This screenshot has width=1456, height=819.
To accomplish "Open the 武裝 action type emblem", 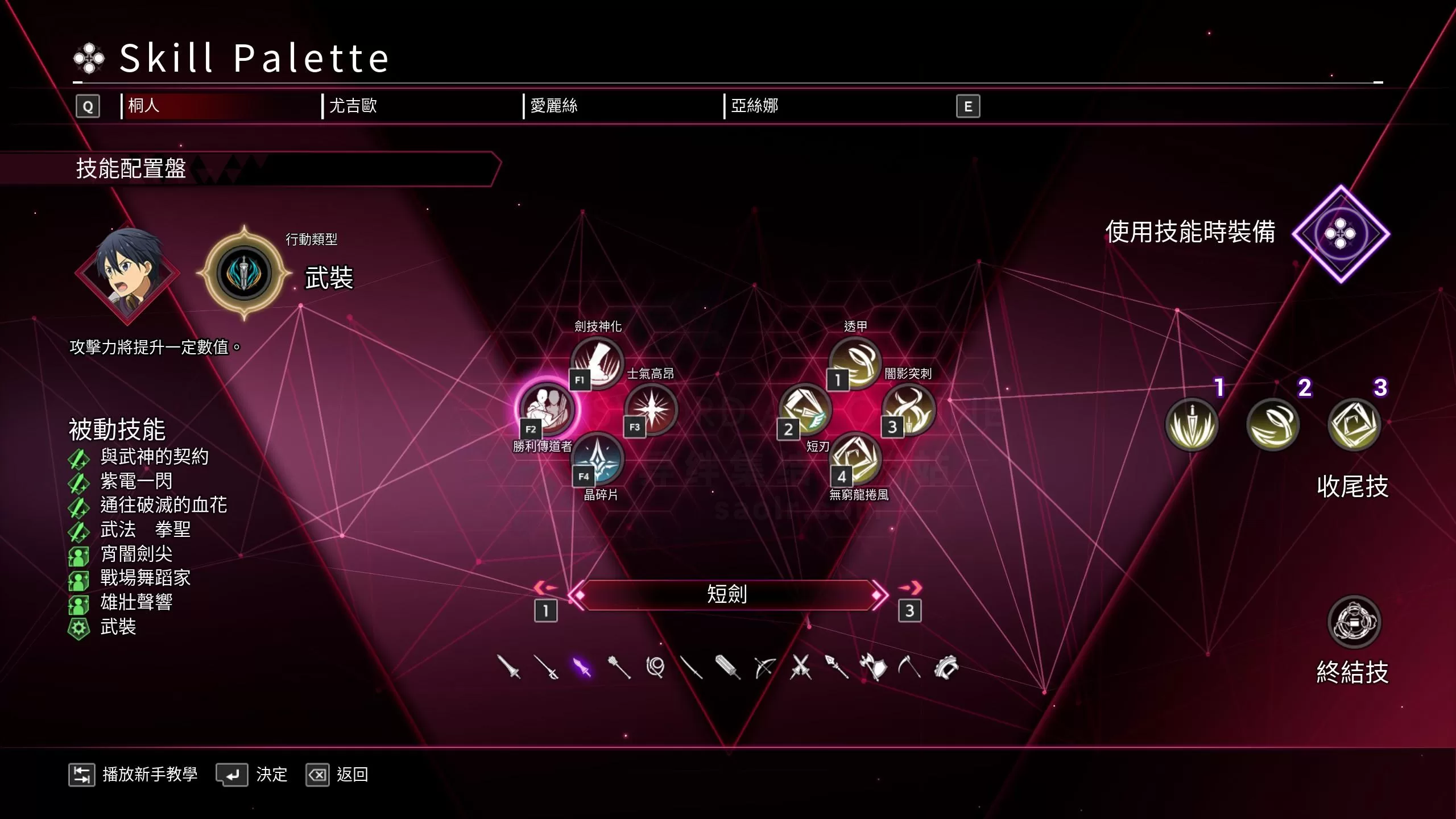I will click(245, 273).
